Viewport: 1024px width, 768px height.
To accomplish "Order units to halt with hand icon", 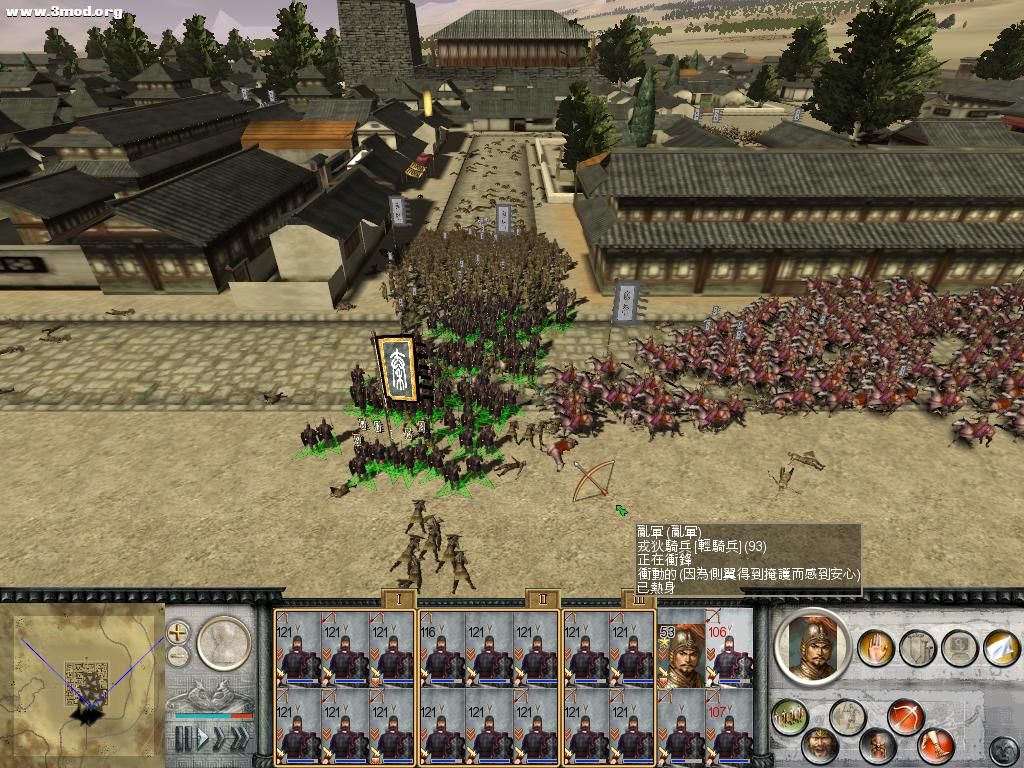I will [x=876, y=648].
